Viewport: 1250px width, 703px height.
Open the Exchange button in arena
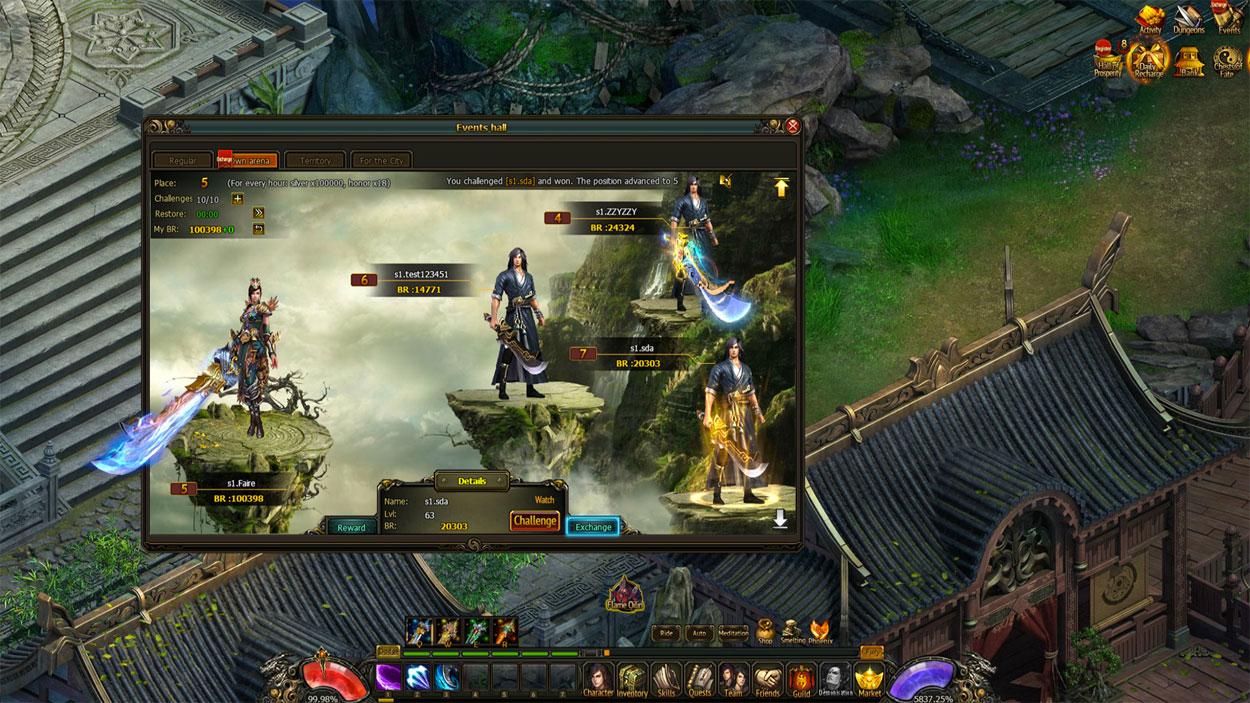(x=593, y=526)
